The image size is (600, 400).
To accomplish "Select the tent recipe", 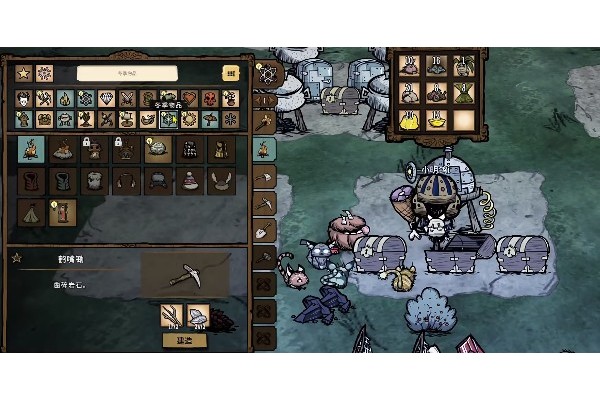I will coord(31,212).
